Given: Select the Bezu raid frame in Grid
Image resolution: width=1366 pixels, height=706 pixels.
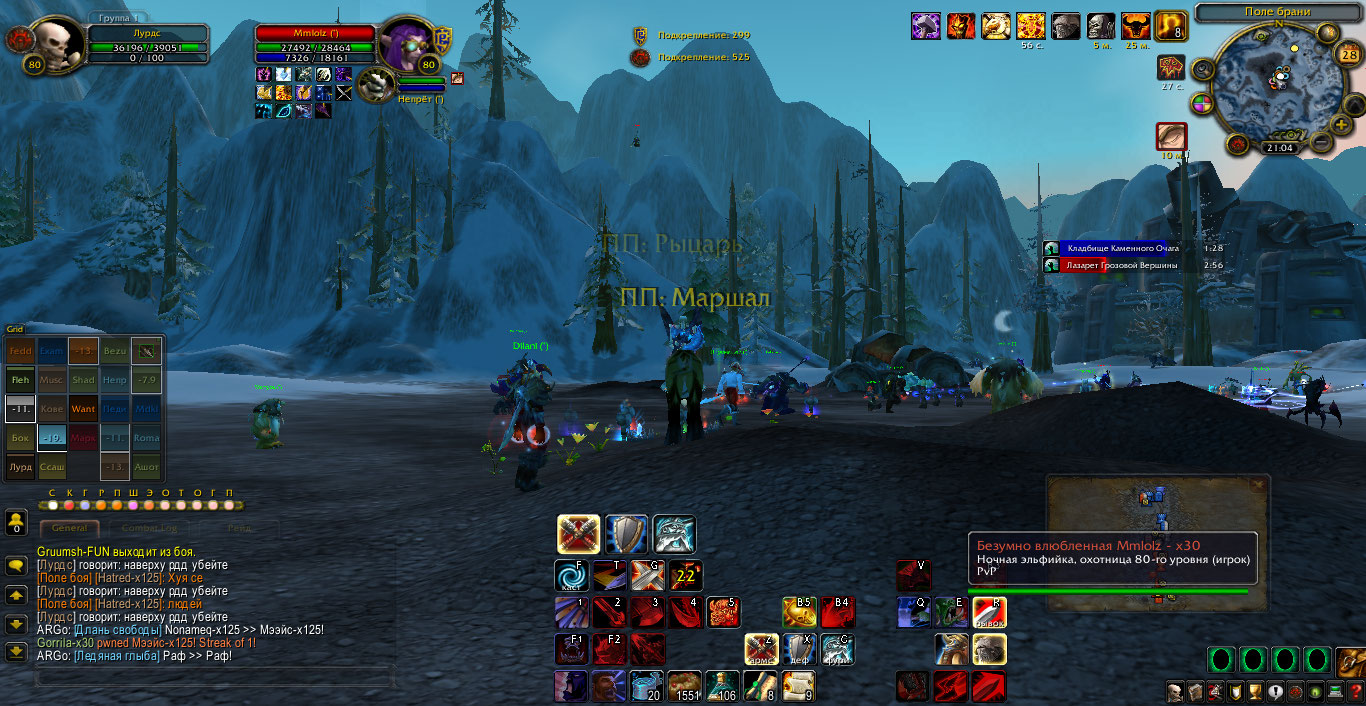Looking at the screenshot, I should click(115, 352).
